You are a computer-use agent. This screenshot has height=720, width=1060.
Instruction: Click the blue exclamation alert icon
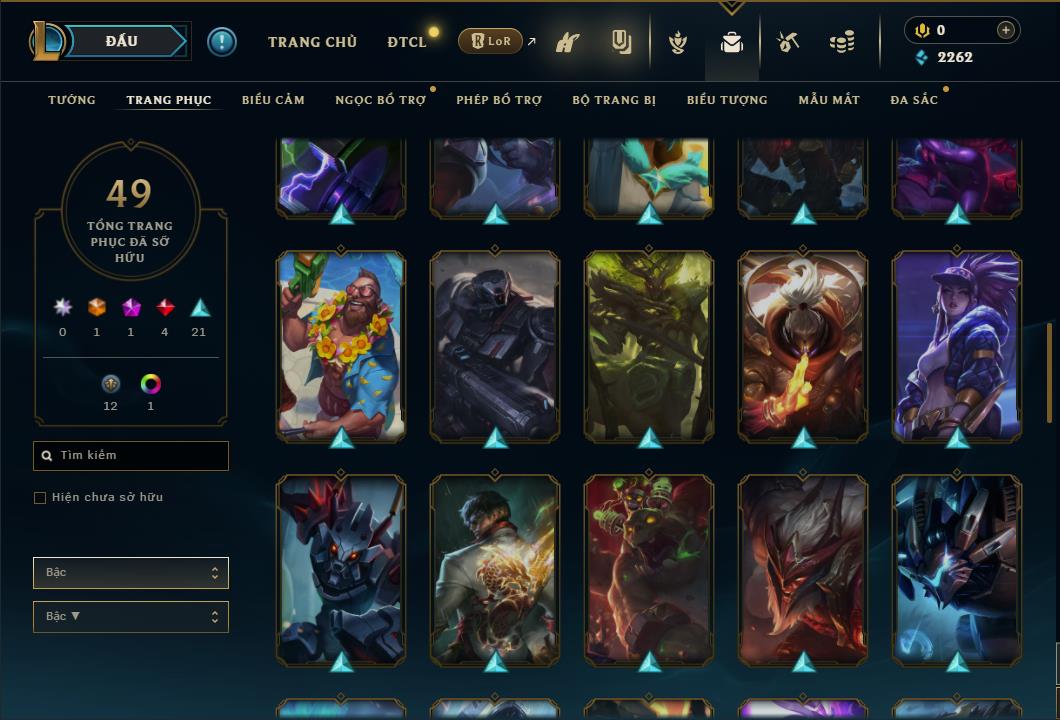click(x=222, y=42)
